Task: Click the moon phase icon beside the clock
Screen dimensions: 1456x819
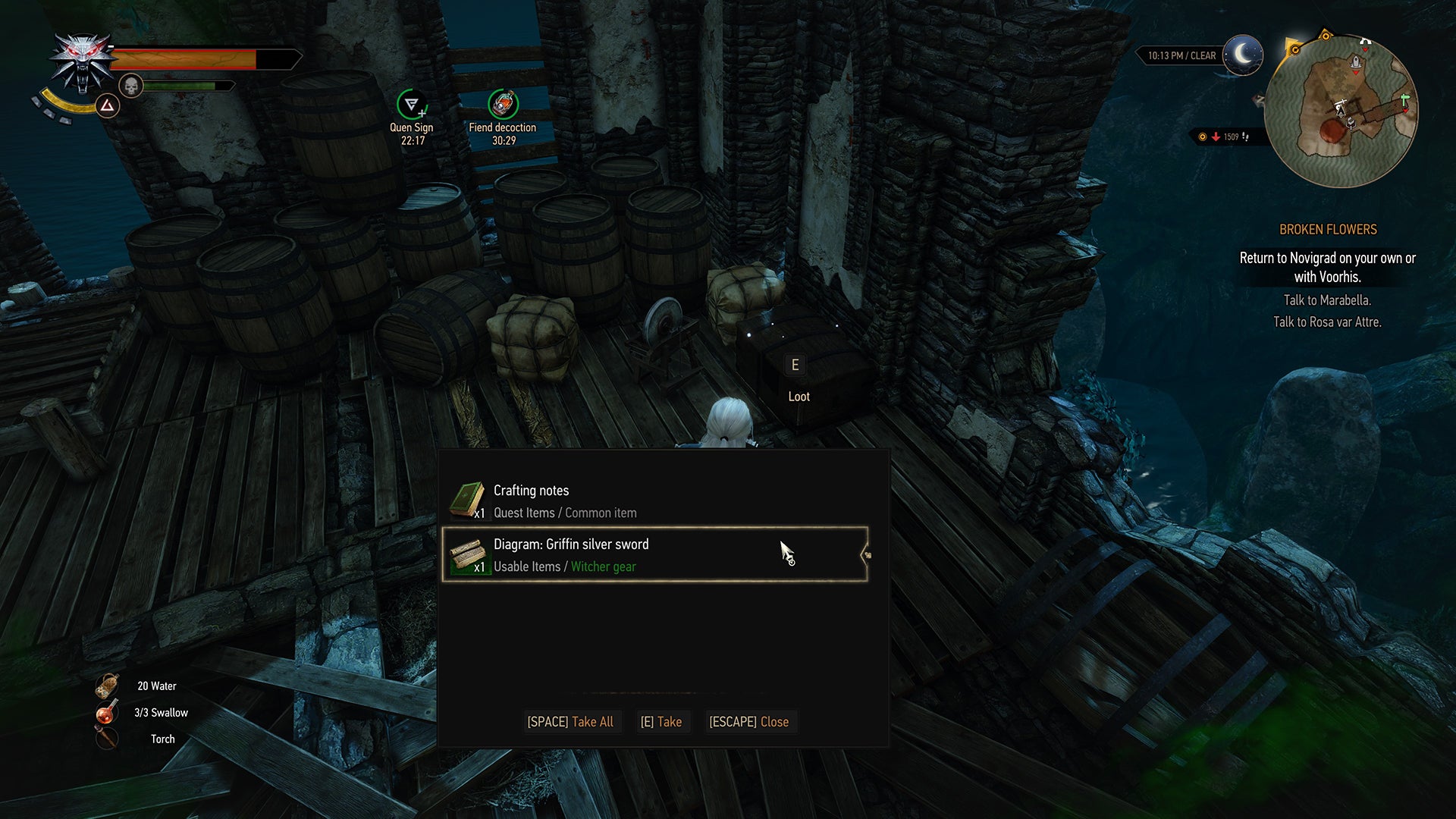Action: tap(1241, 55)
